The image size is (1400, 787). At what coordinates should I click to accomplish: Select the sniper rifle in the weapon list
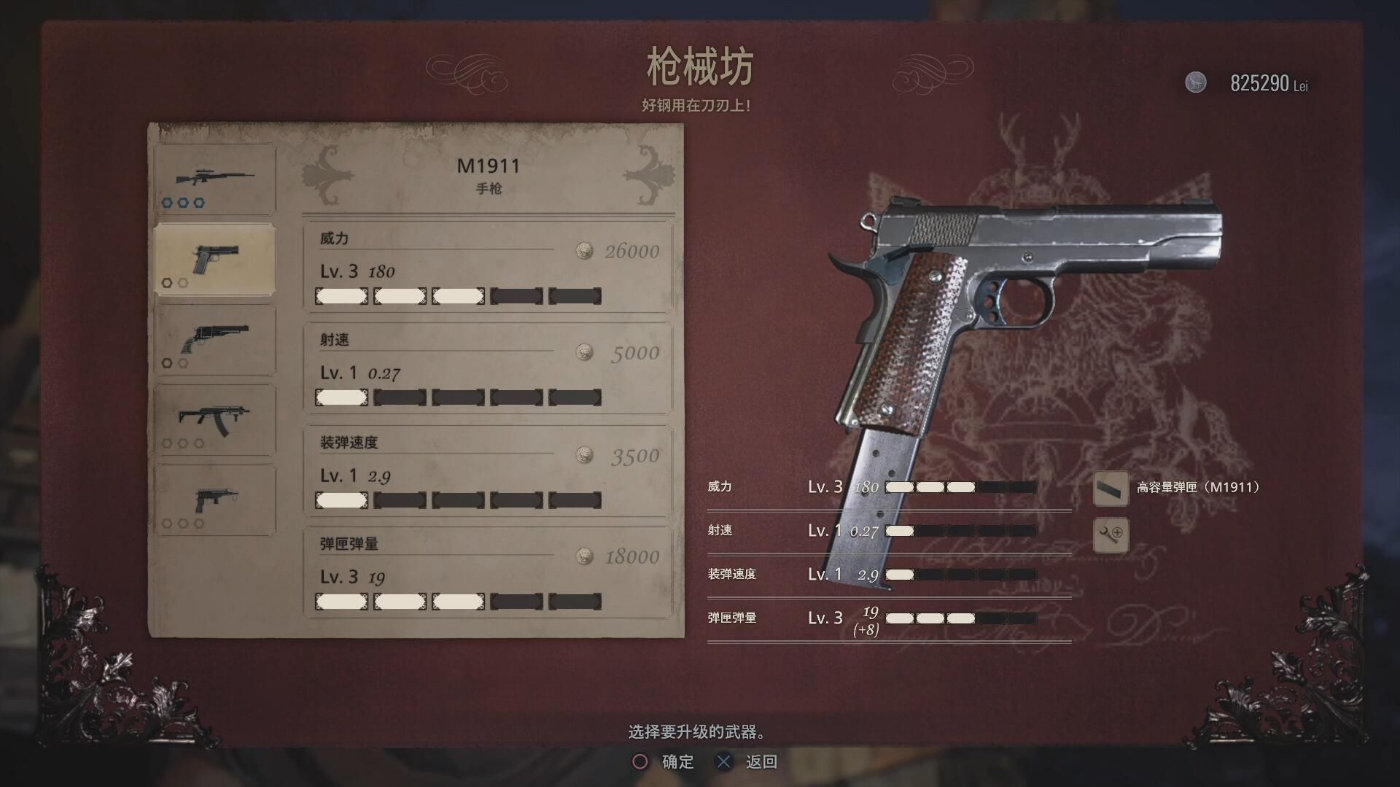pos(214,179)
